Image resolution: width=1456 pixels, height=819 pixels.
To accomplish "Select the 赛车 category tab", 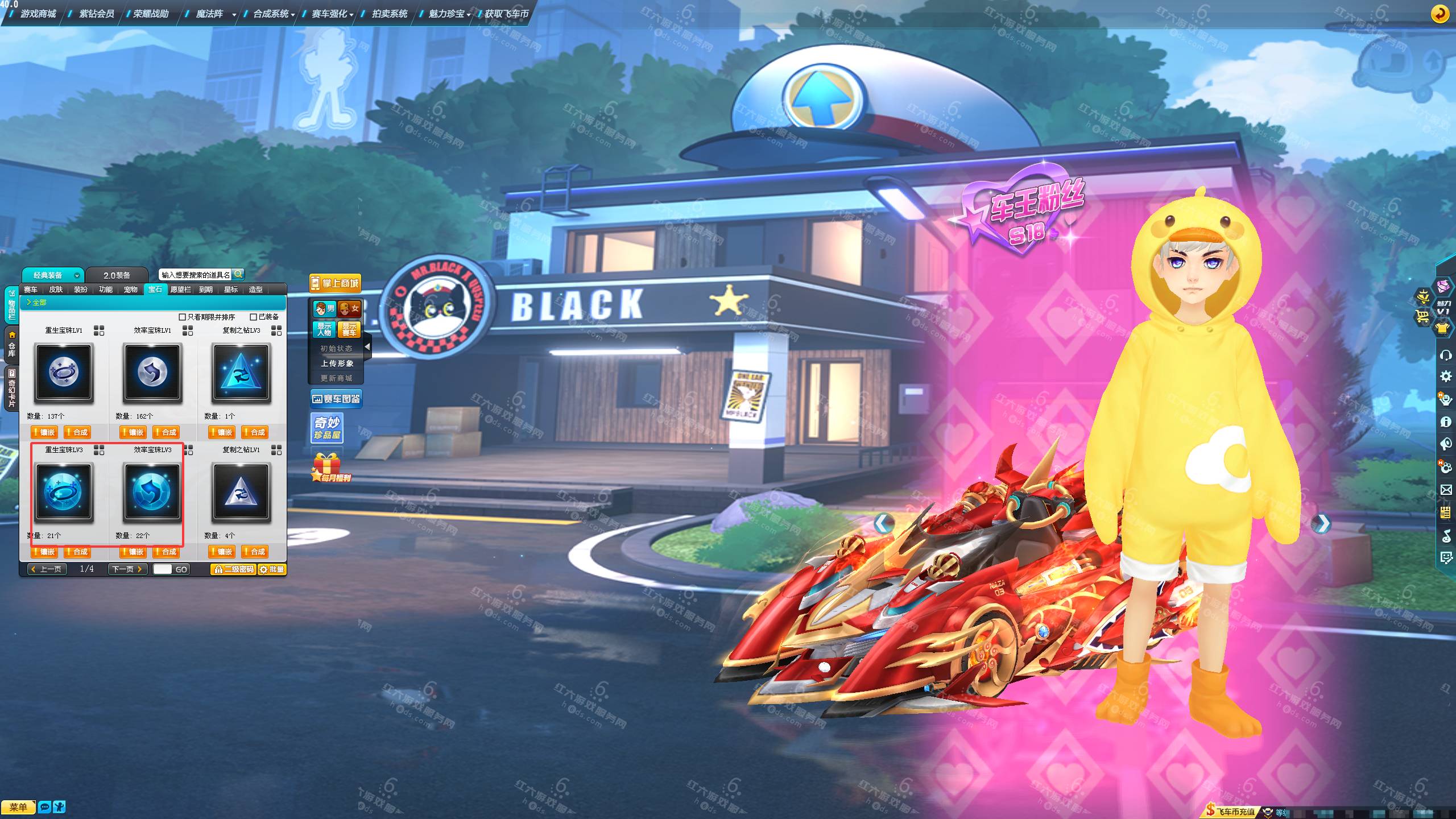I will coord(31,289).
